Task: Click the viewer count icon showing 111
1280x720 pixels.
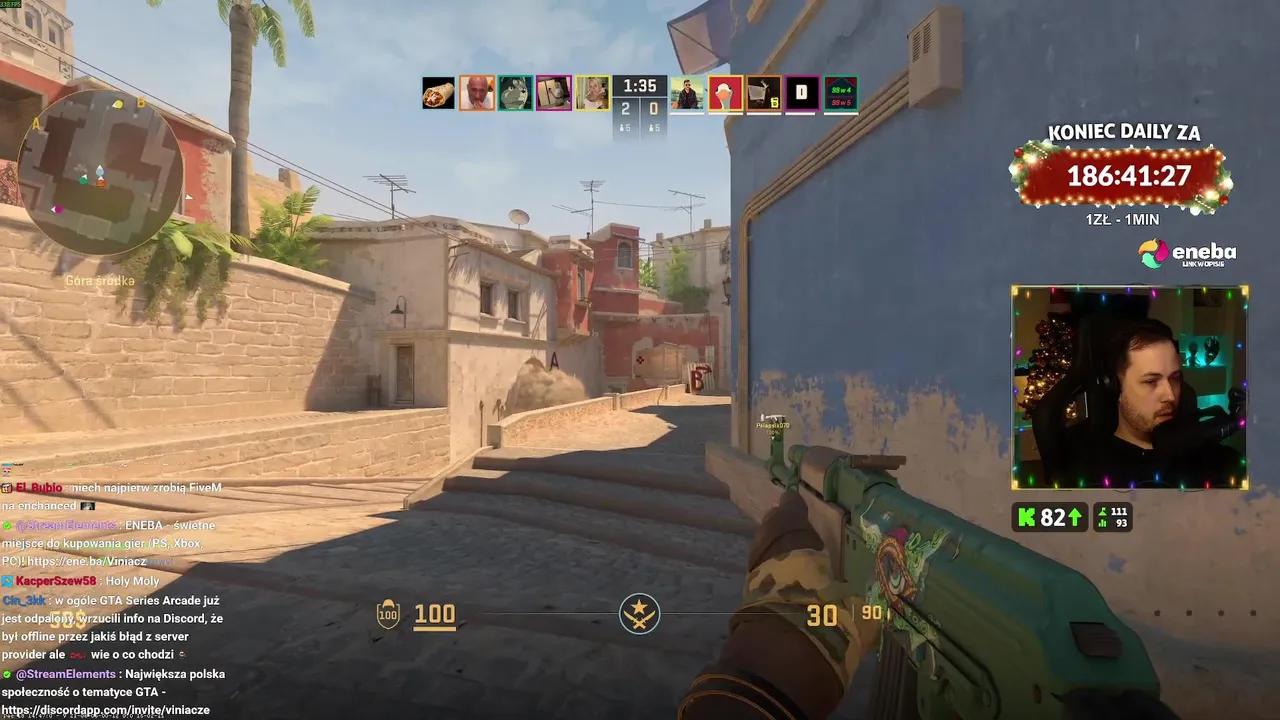Action: click(1101, 511)
